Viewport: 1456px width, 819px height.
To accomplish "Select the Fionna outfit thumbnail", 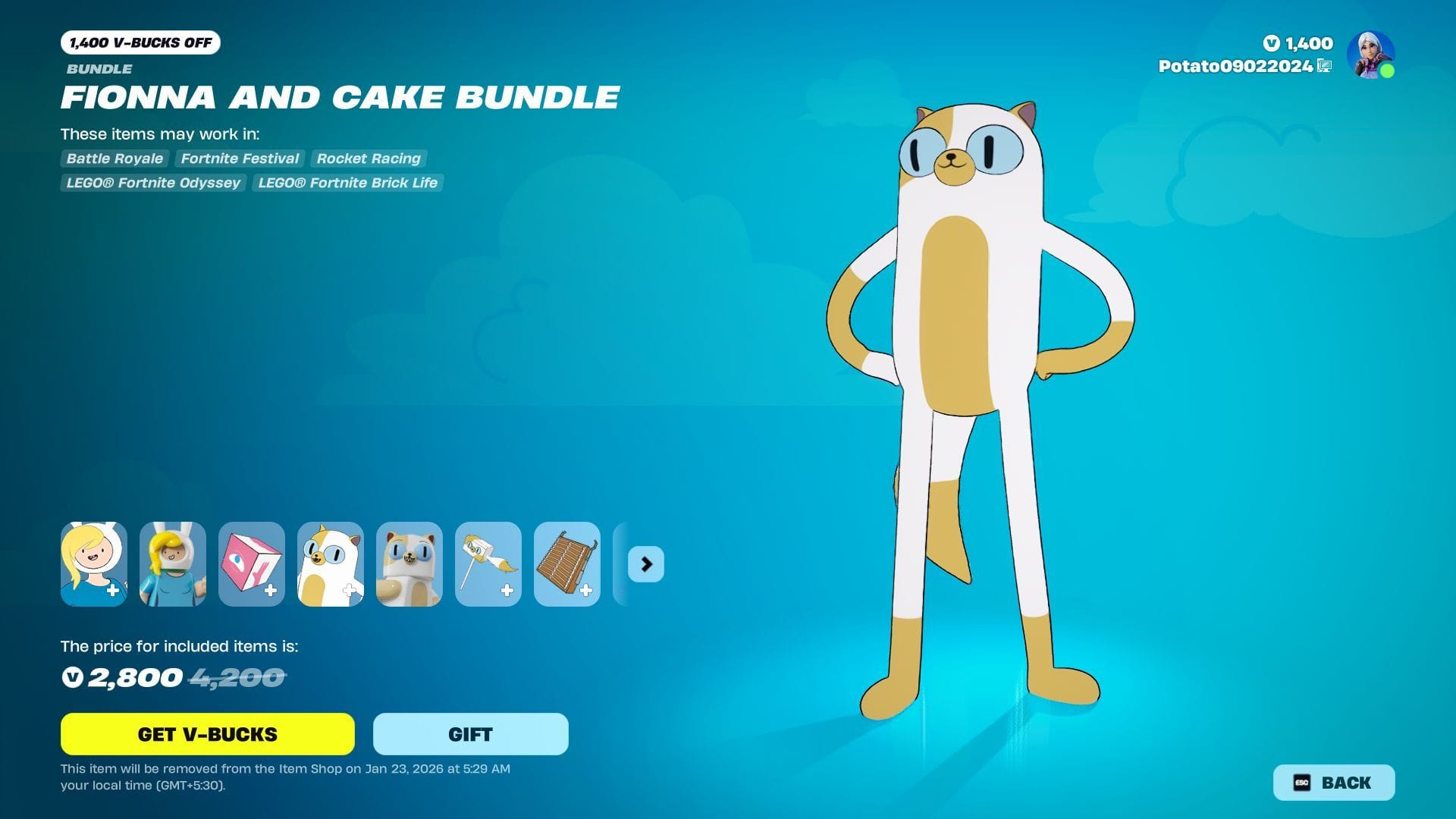I will coord(94,564).
